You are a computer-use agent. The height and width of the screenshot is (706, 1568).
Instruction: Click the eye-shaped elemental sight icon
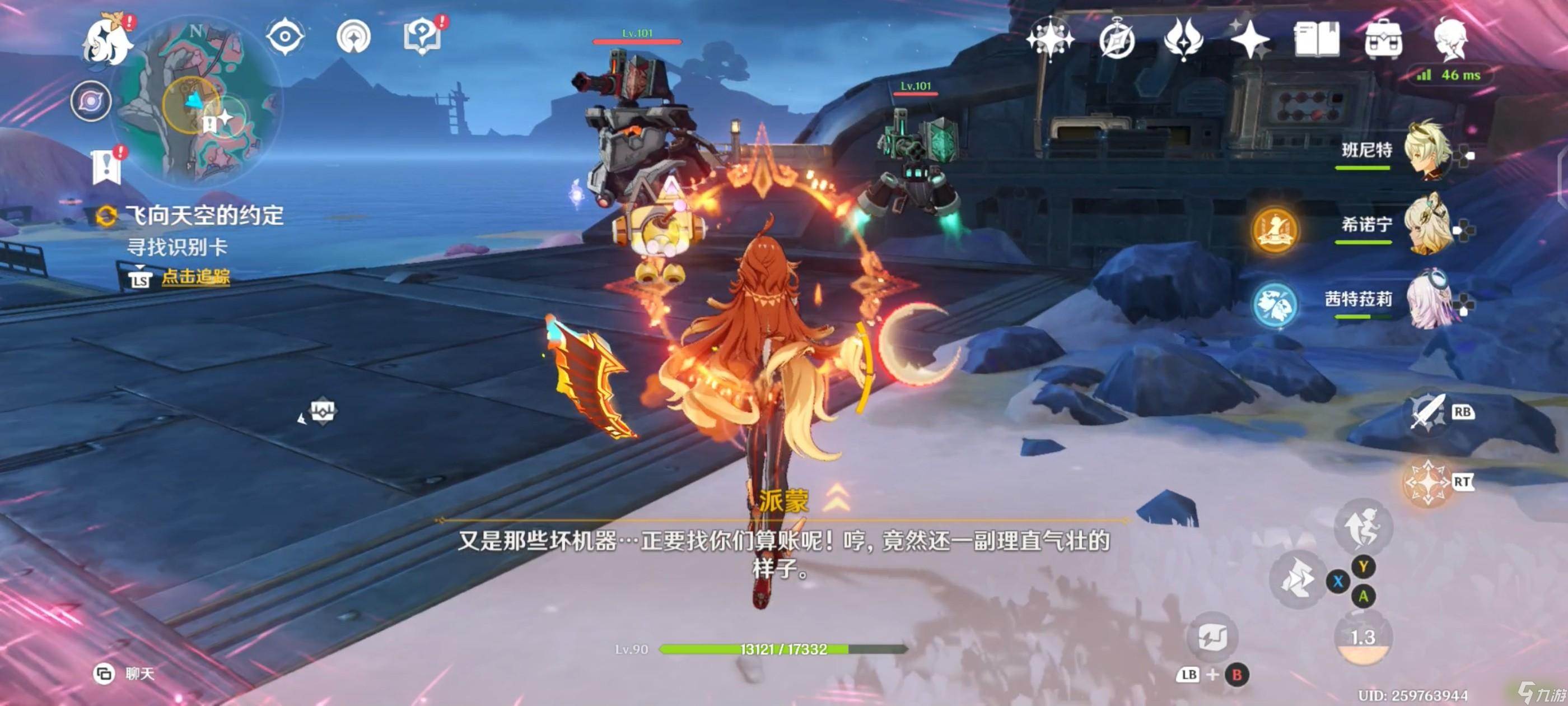click(x=285, y=36)
